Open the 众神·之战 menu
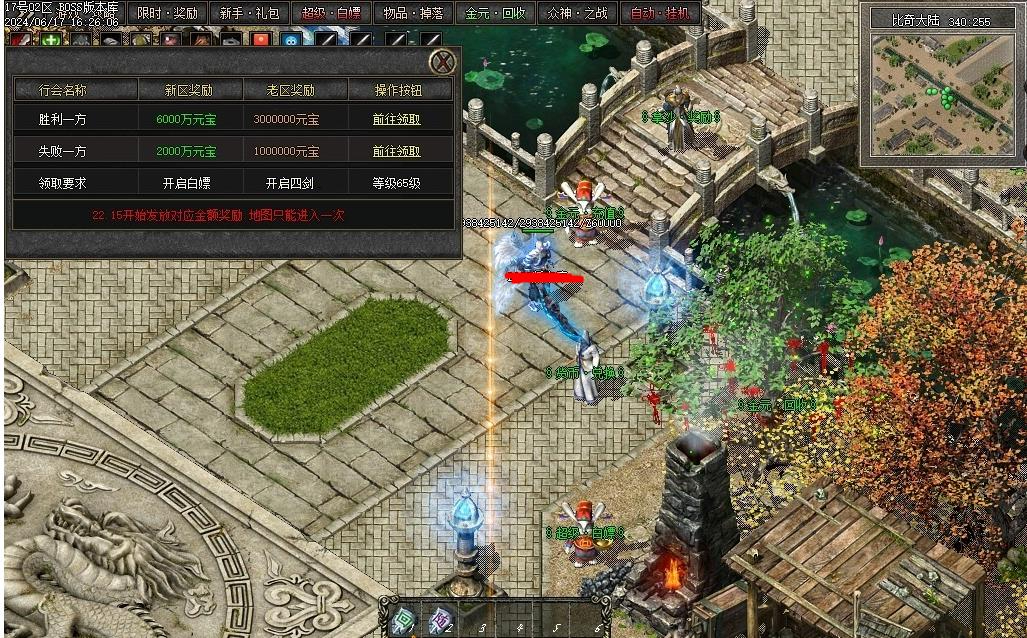 578,14
